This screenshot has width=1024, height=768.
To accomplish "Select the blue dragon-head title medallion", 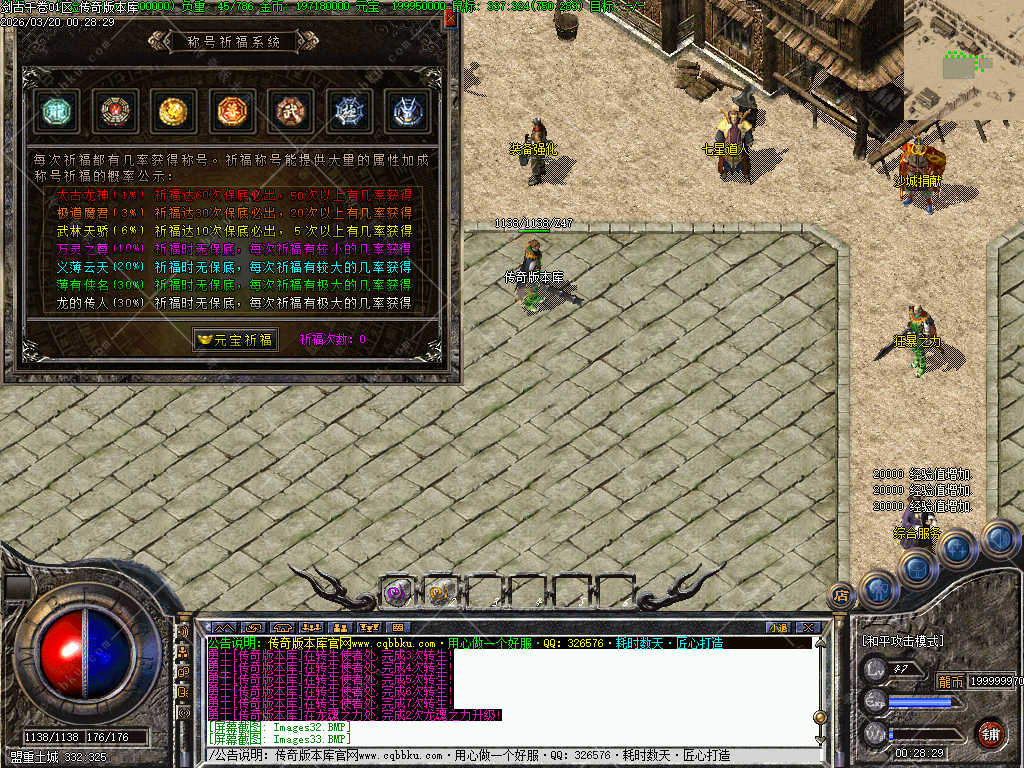I will coord(407,111).
